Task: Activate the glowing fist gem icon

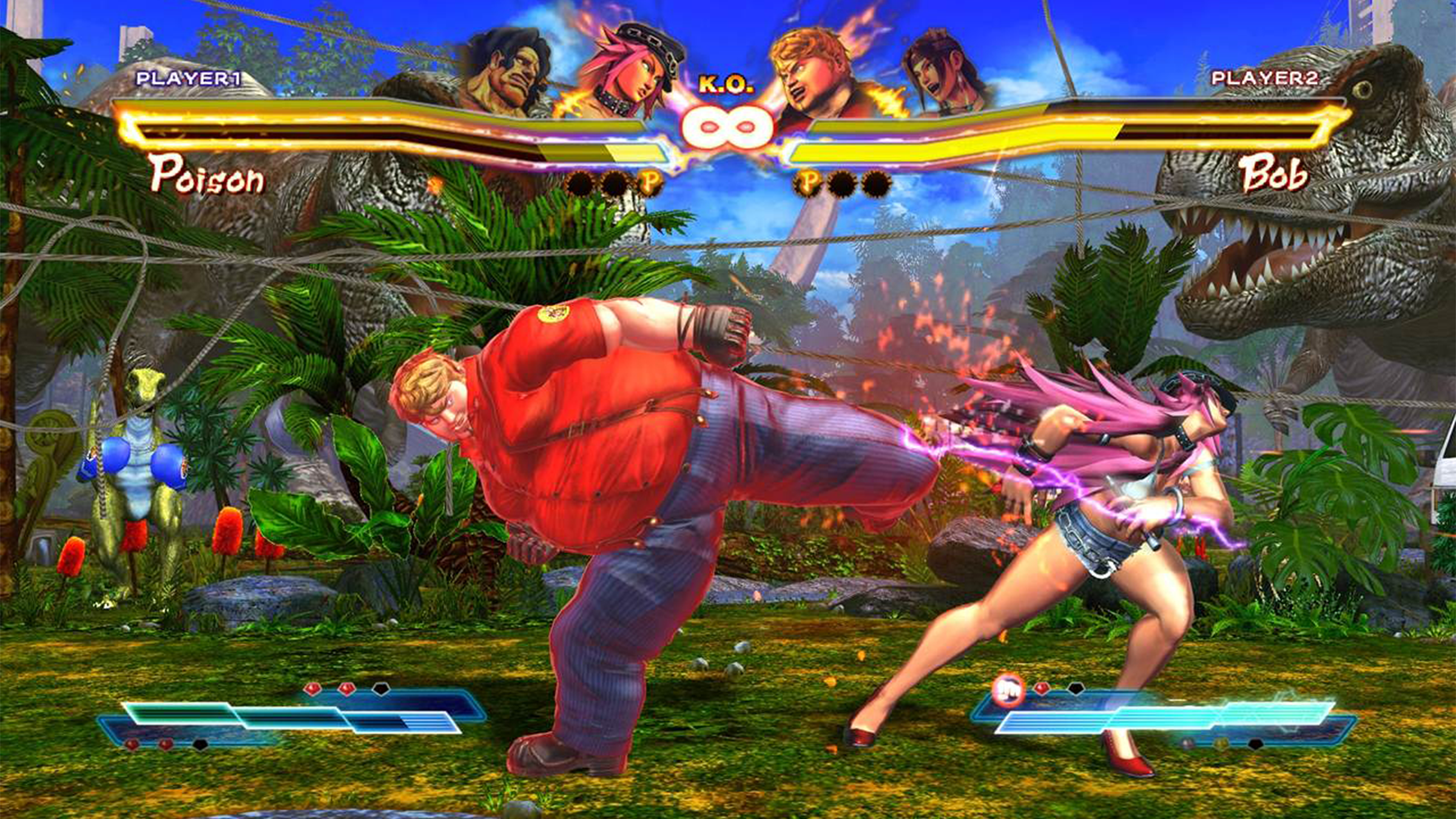Action: tap(1008, 690)
